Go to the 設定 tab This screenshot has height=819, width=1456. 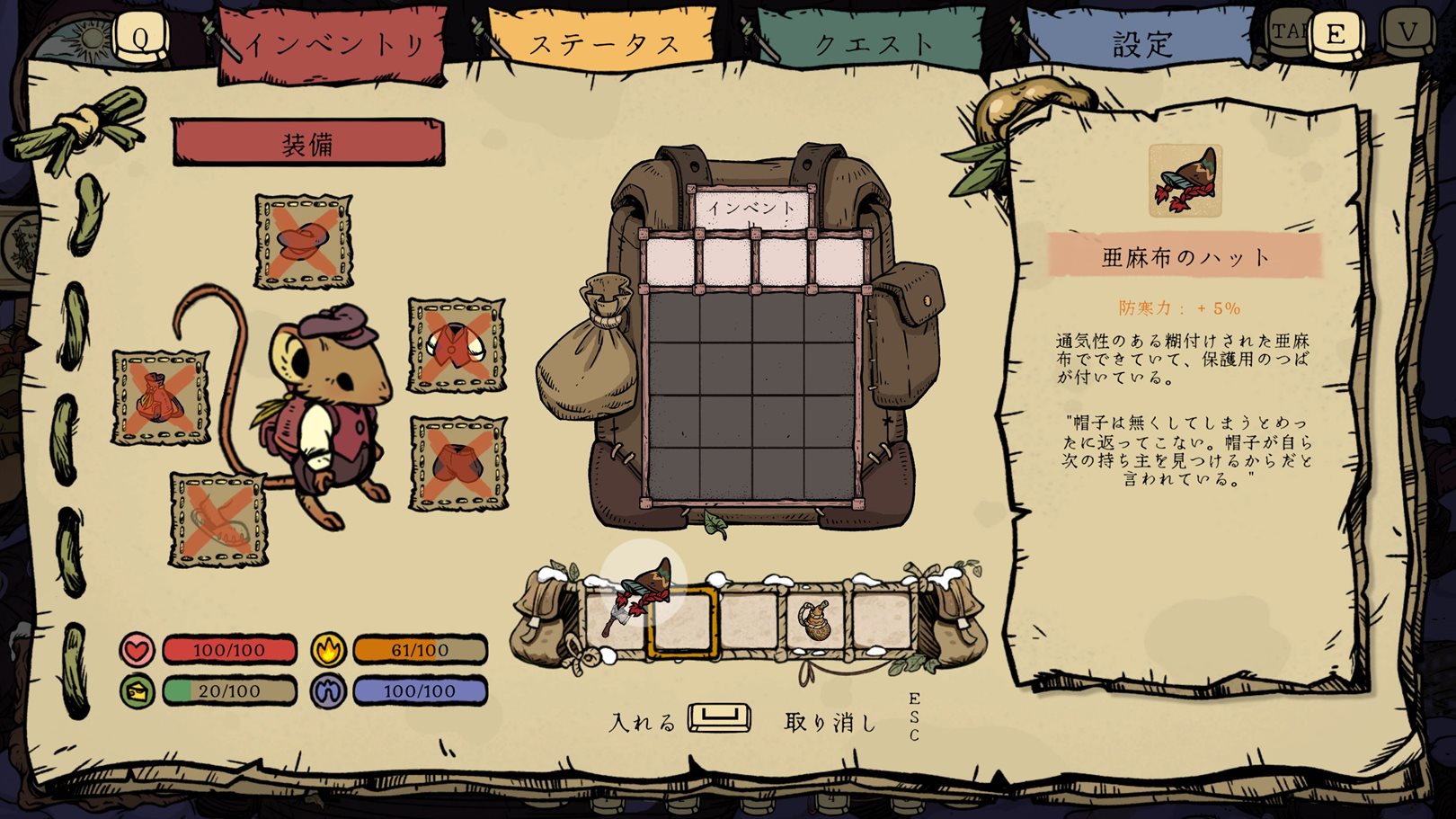point(1141,43)
